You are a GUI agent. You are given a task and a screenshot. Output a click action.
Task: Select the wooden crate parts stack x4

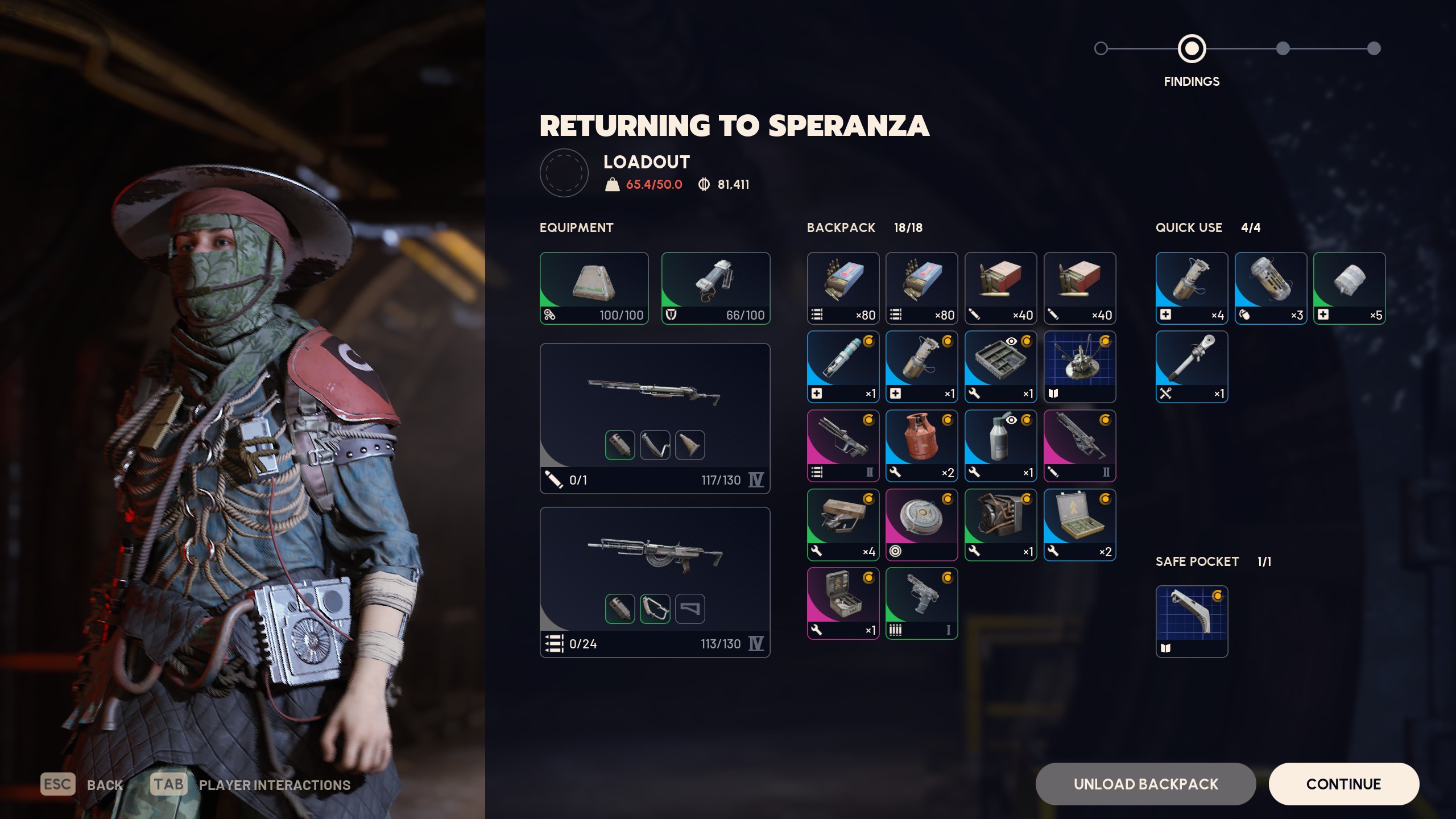click(x=843, y=524)
